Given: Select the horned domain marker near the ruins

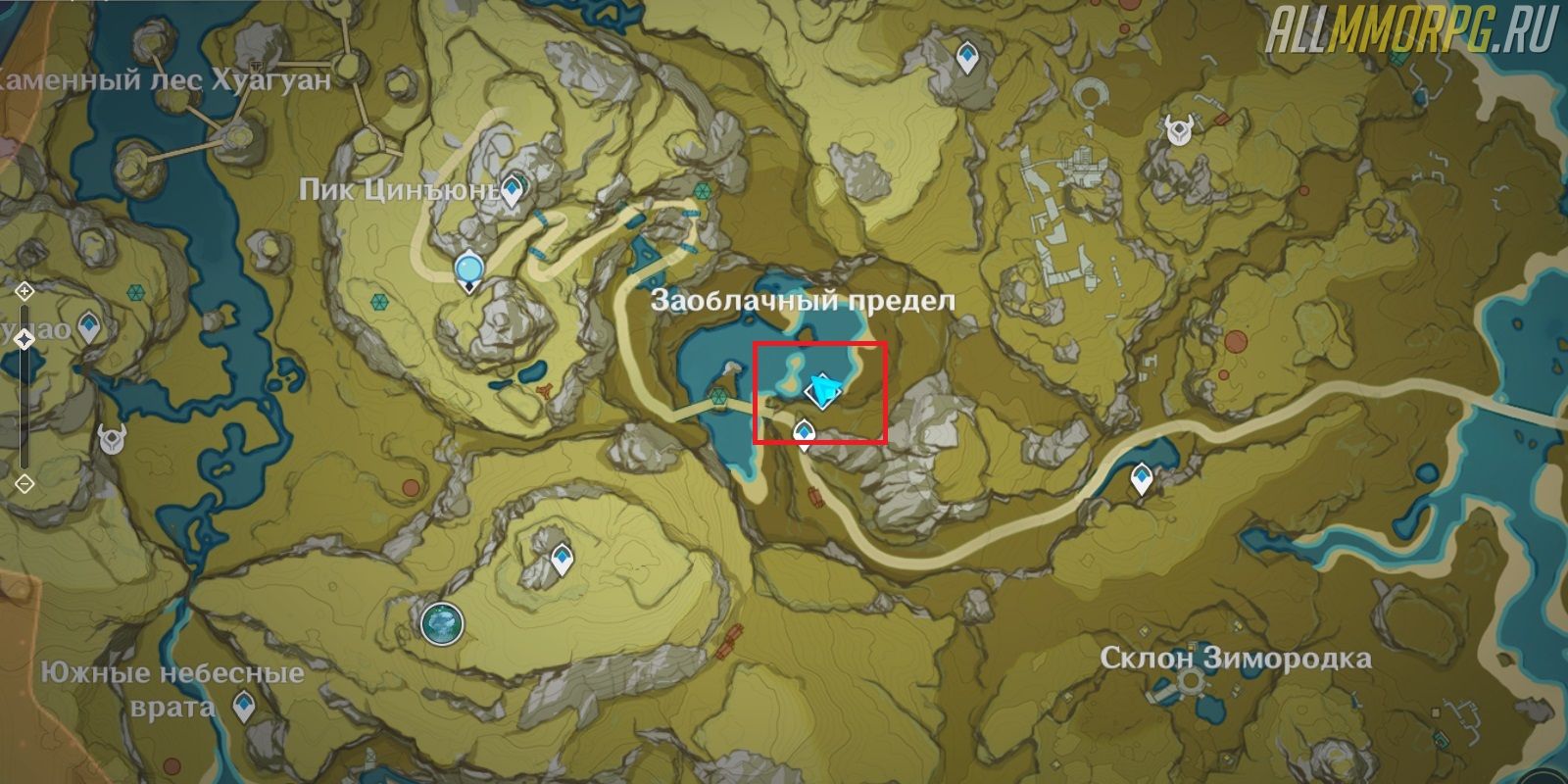Looking at the screenshot, I should tap(1177, 128).
